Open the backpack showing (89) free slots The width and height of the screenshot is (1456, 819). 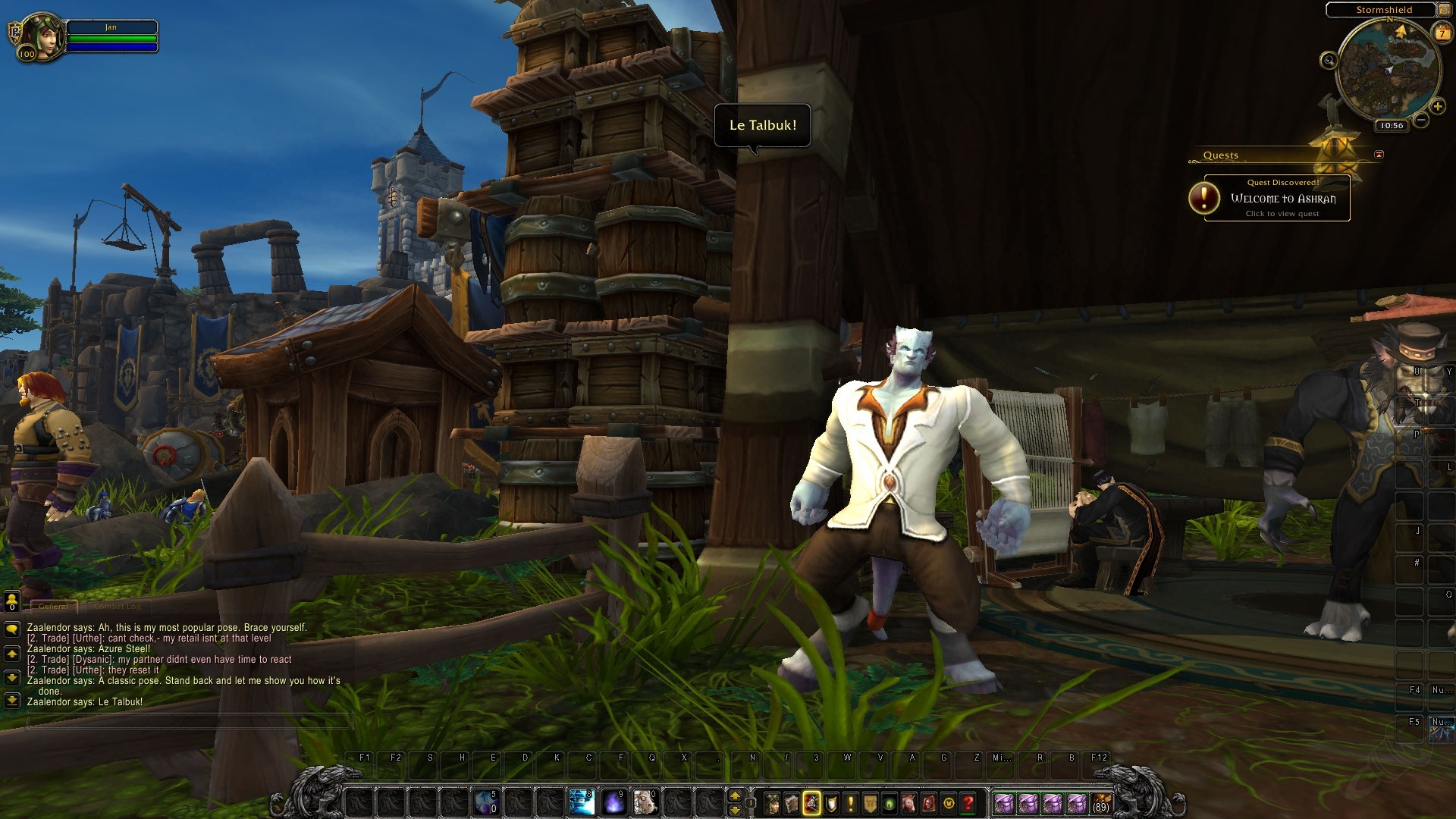1101,802
